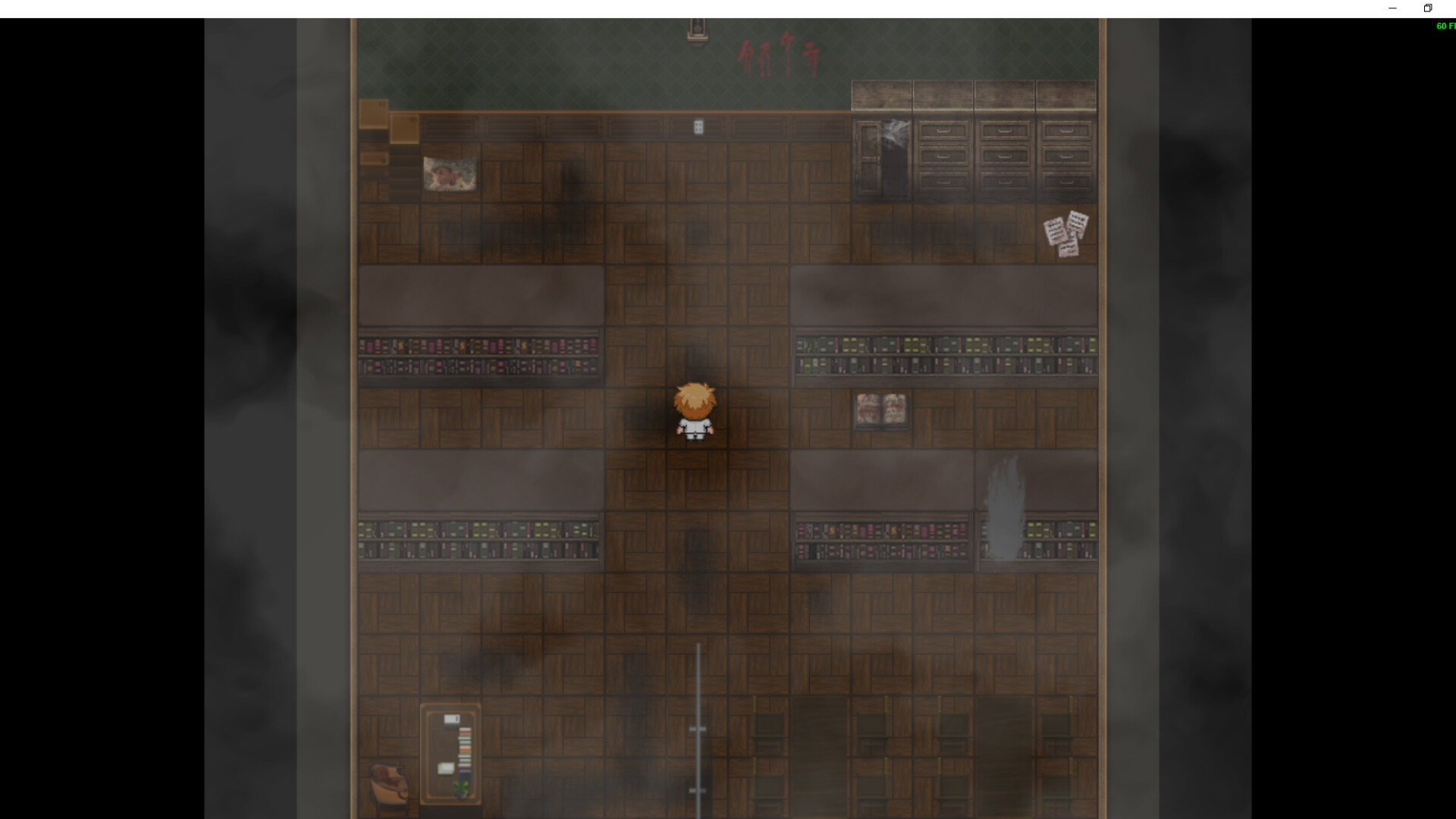Click the potted plant near the desk
The image size is (1456, 819).
[460, 789]
